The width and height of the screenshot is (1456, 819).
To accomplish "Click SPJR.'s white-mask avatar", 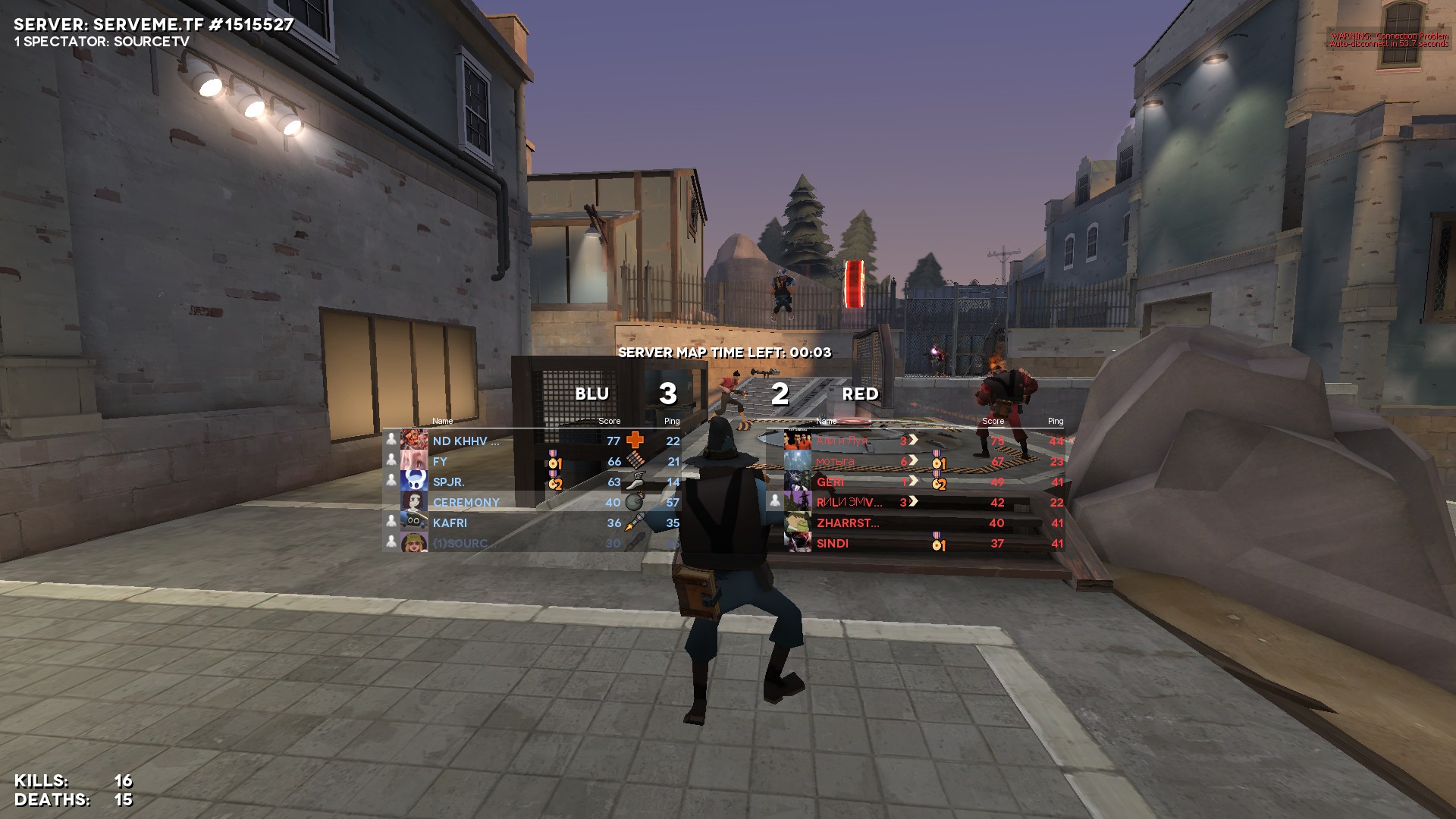I will click(x=414, y=481).
